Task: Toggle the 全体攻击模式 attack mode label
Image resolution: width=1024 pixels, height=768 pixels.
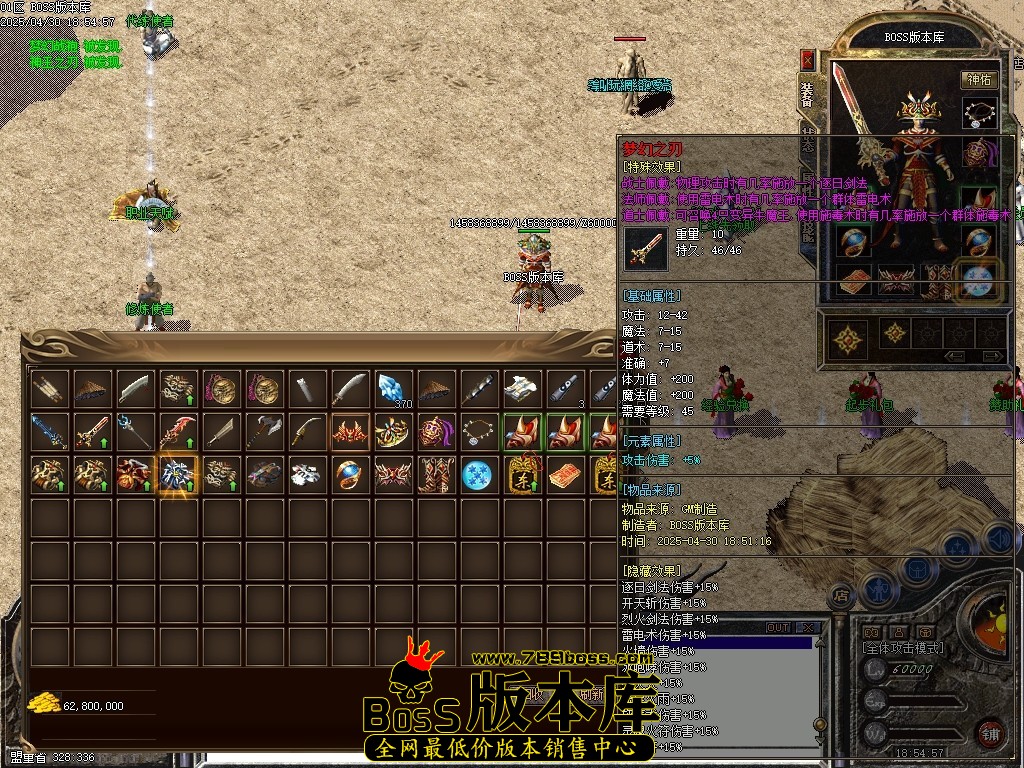Action: [x=903, y=648]
